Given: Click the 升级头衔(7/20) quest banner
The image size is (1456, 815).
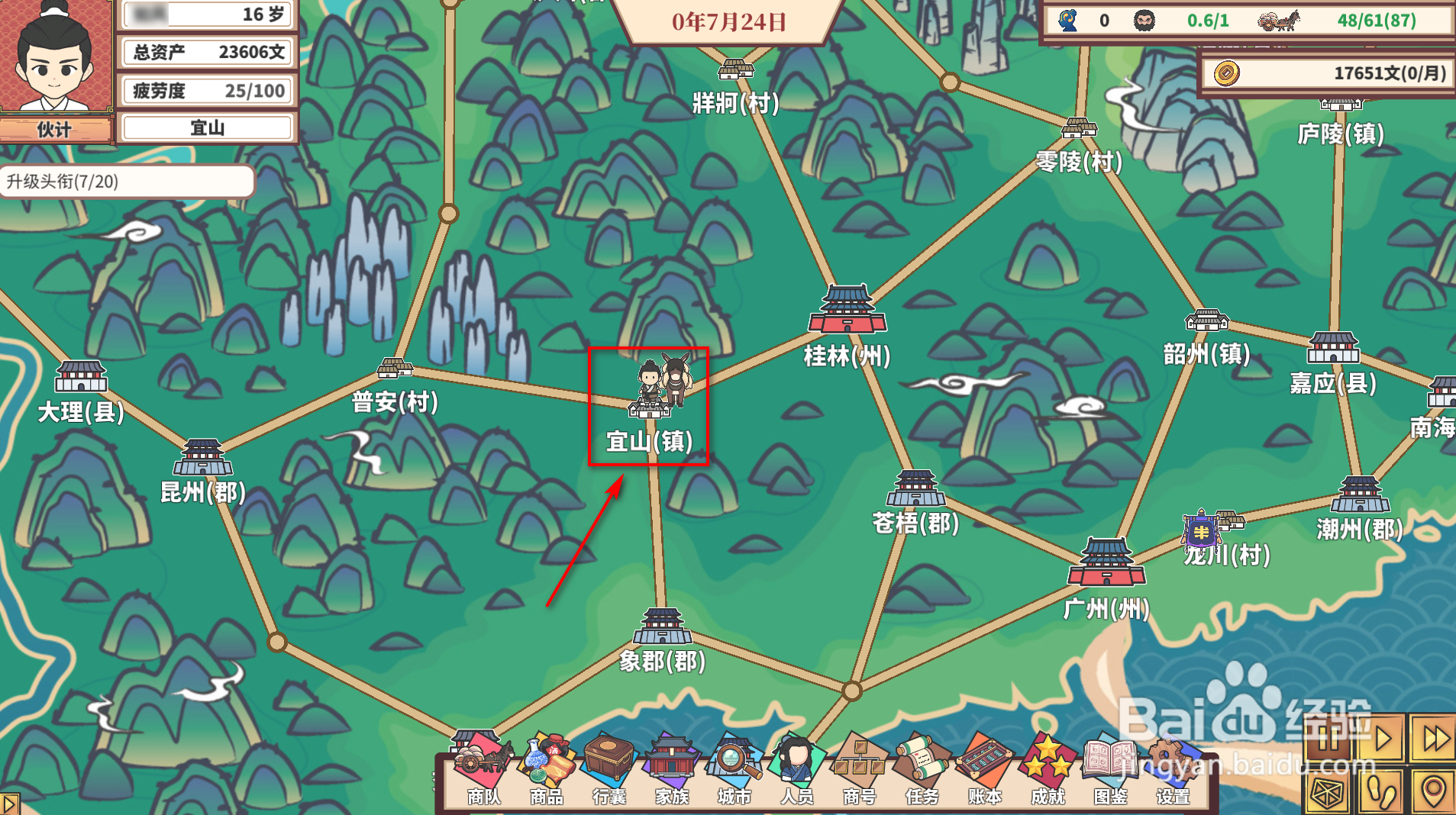Looking at the screenshot, I should 126,182.
